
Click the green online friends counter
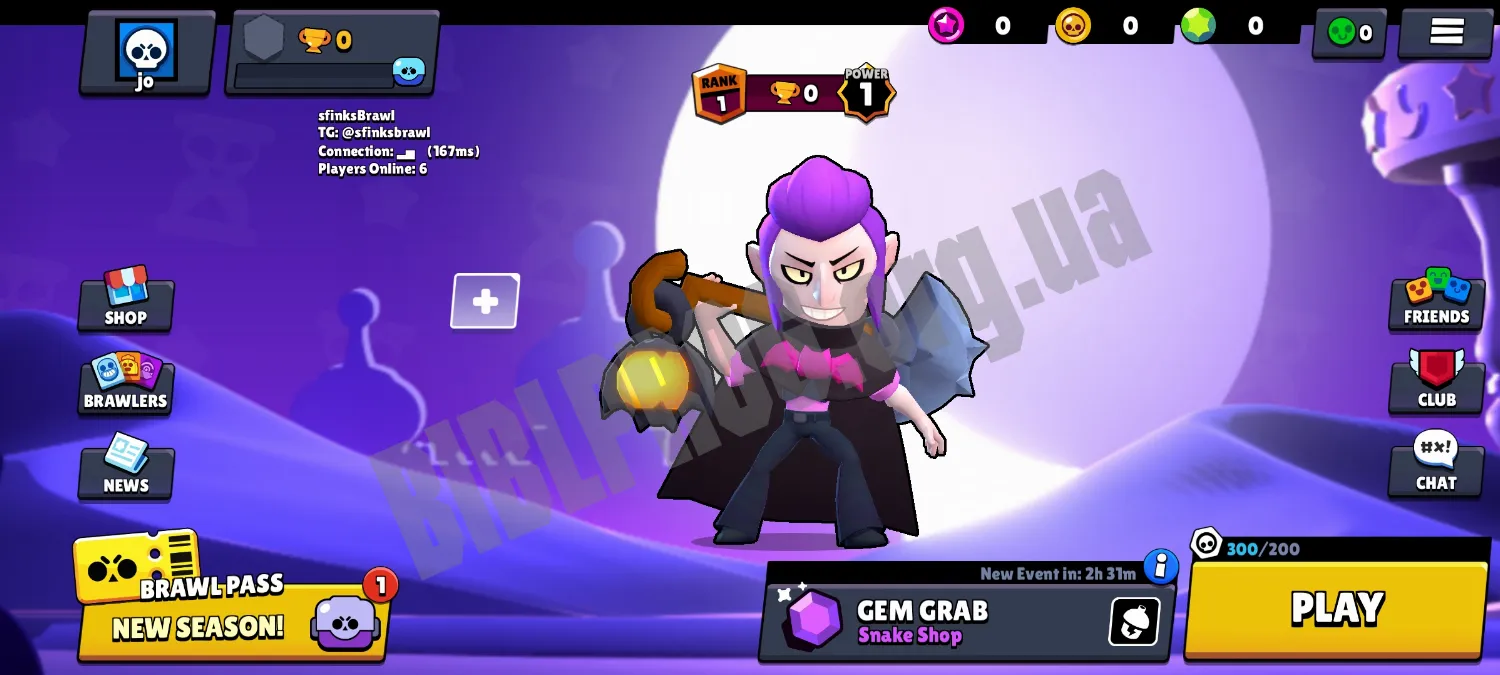coord(1349,33)
